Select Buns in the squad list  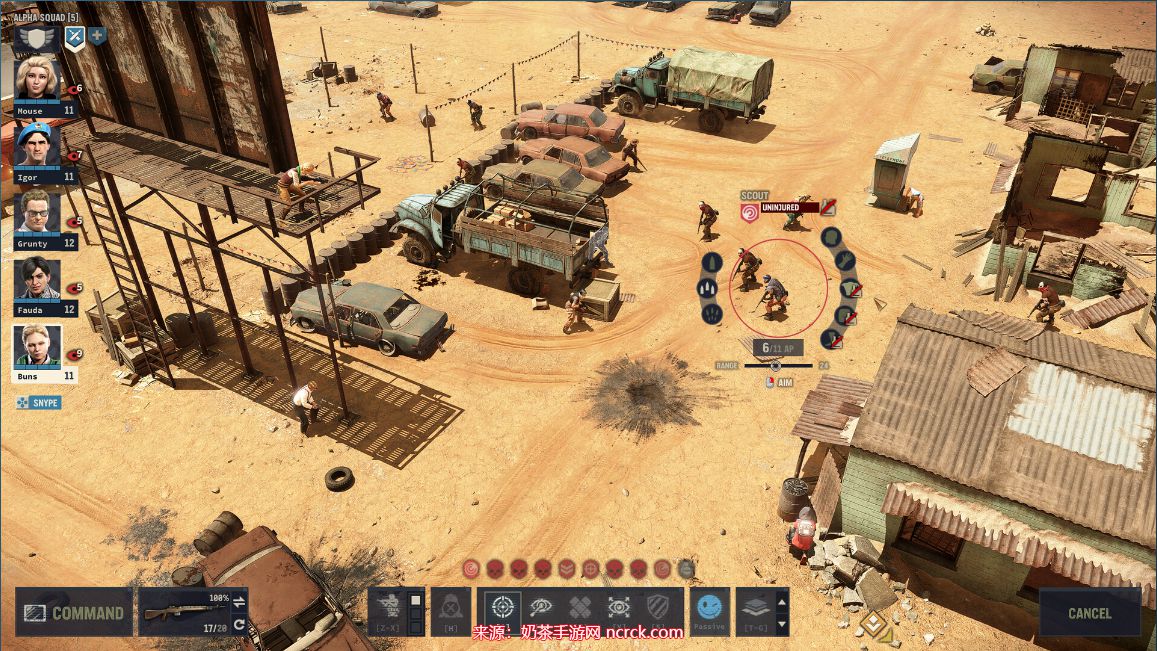coord(38,346)
